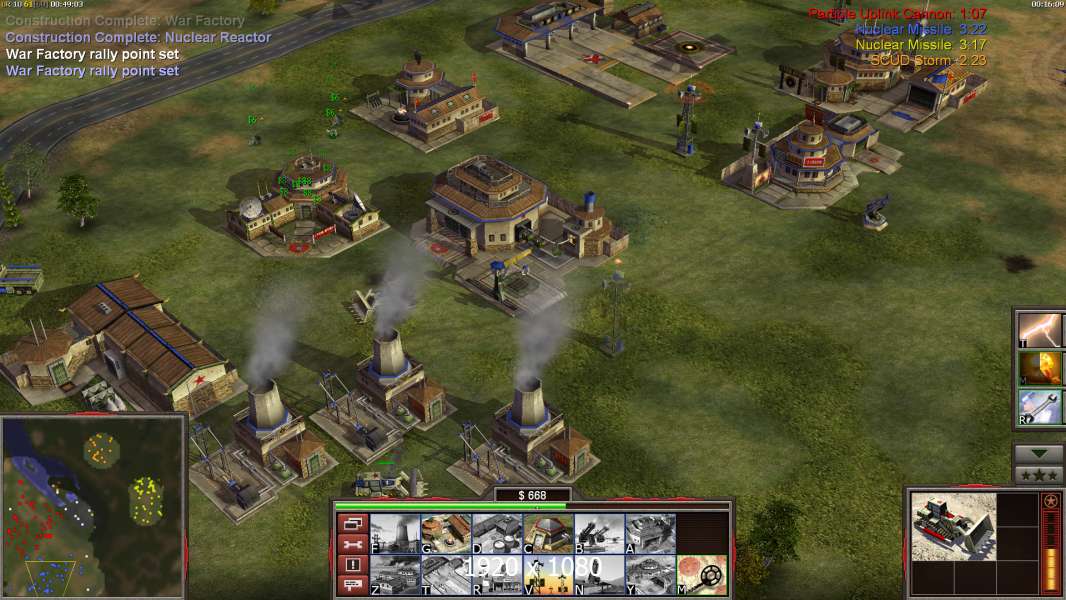
Task: Click the red exclamation mark button
Action: click(x=351, y=565)
